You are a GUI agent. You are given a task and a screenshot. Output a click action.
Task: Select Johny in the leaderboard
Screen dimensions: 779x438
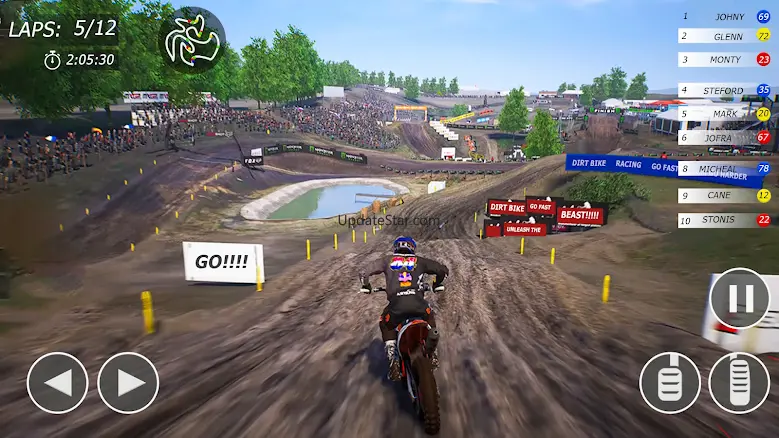(x=725, y=17)
